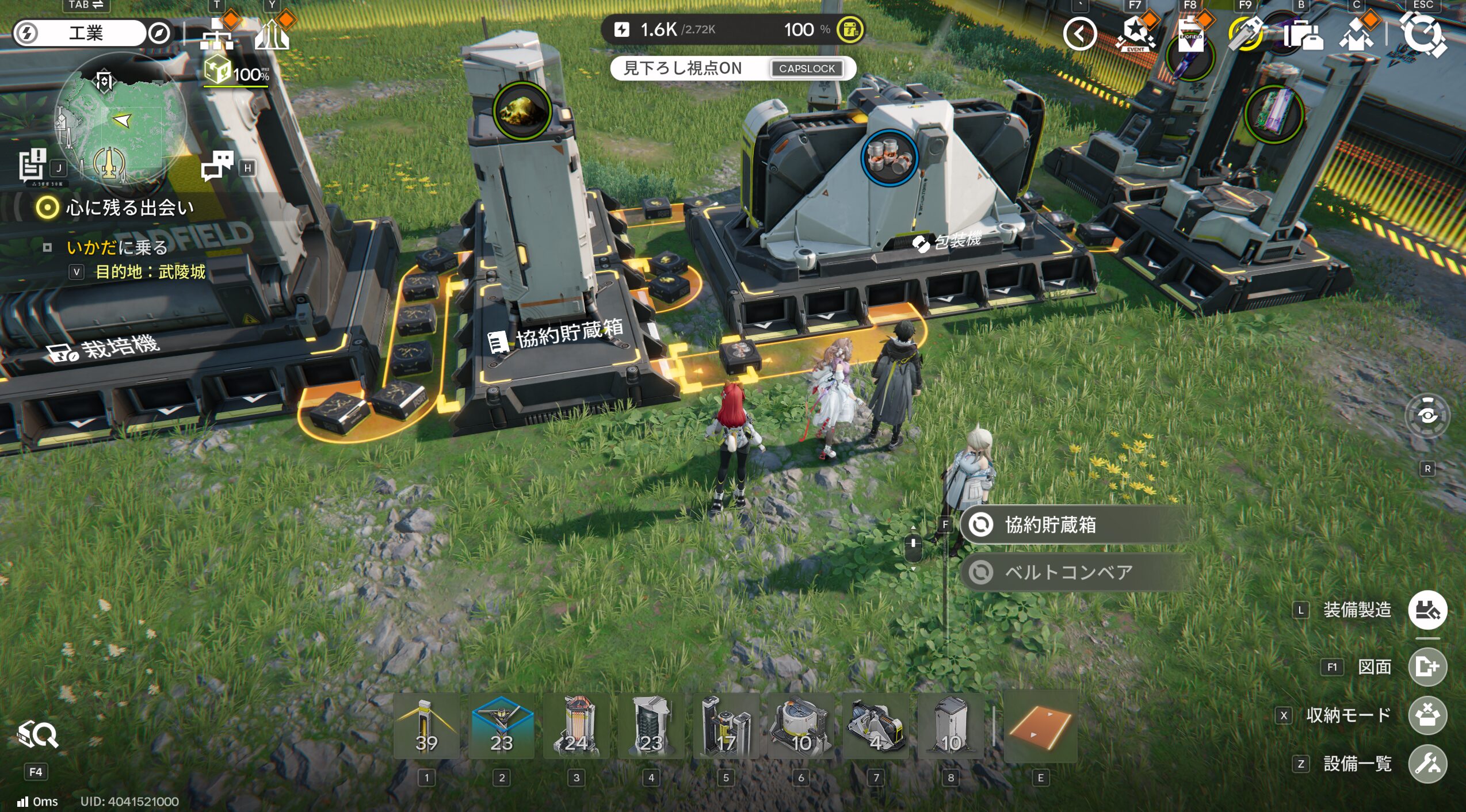
Task: Toggle the 工業 industry mode switch
Action: point(86,33)
